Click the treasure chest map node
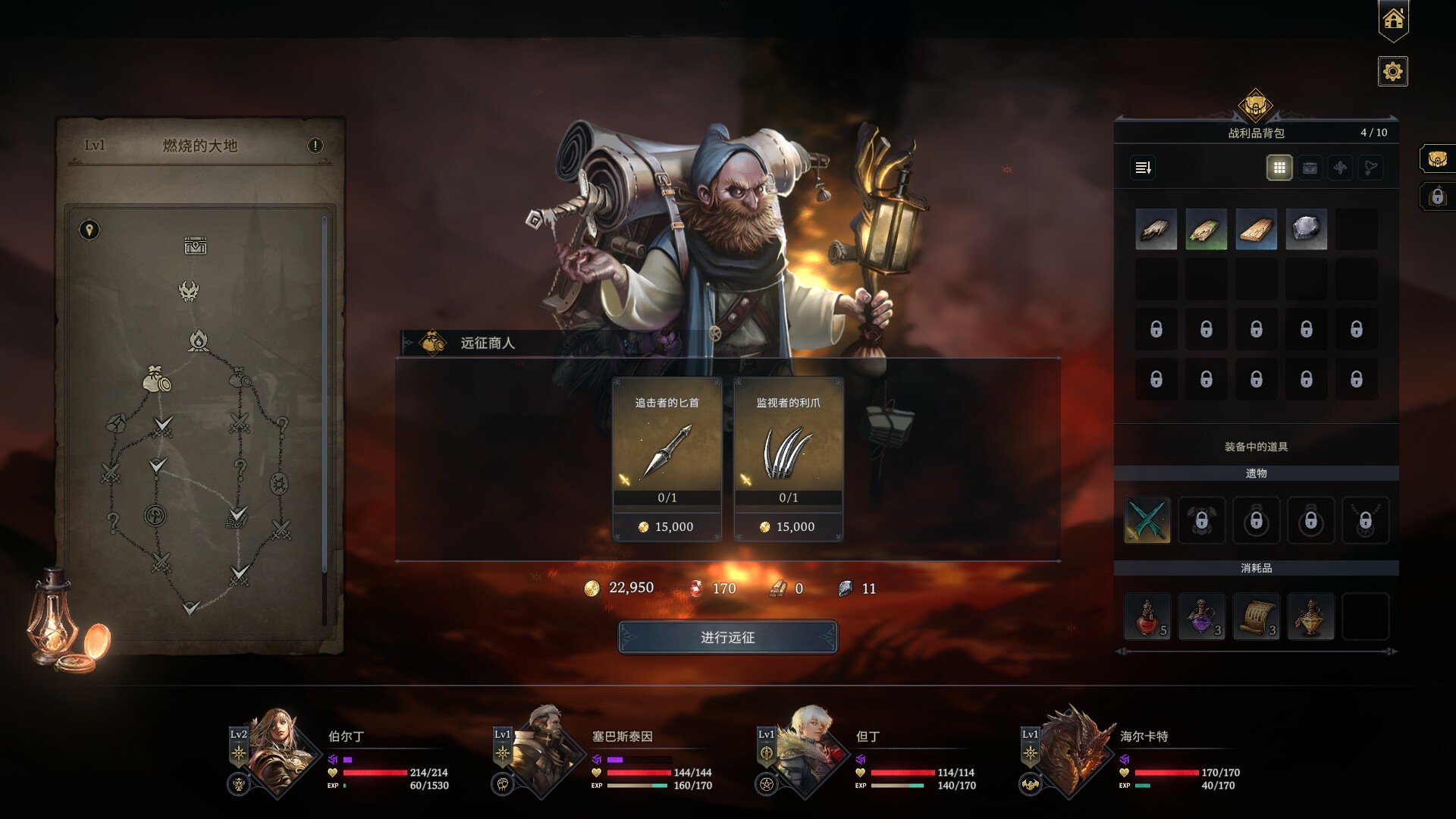Viewport: 1456px width, 819px height. click(x=195, y=246)
